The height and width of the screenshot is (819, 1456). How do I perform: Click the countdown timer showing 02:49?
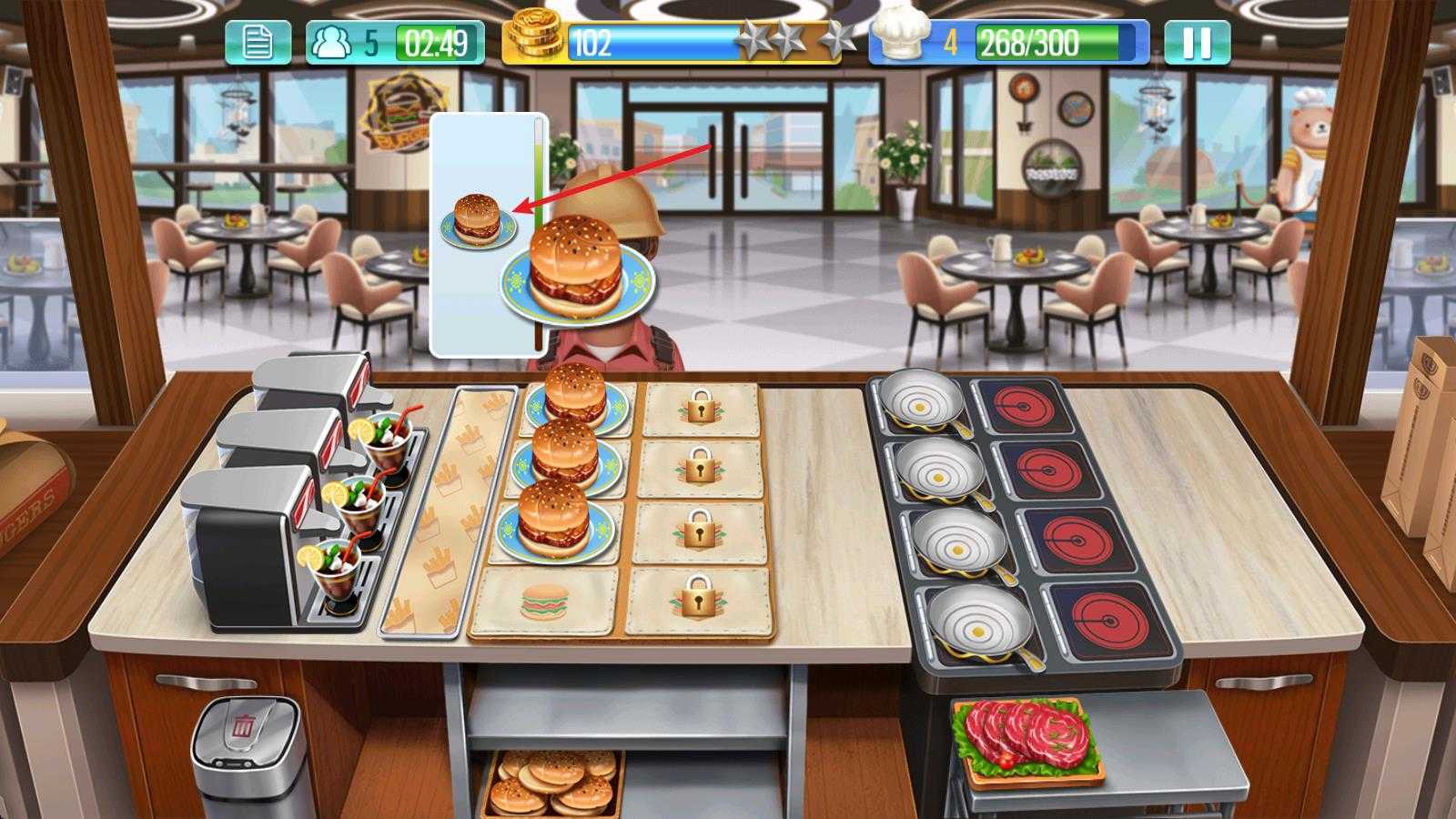tap(434, 38)
